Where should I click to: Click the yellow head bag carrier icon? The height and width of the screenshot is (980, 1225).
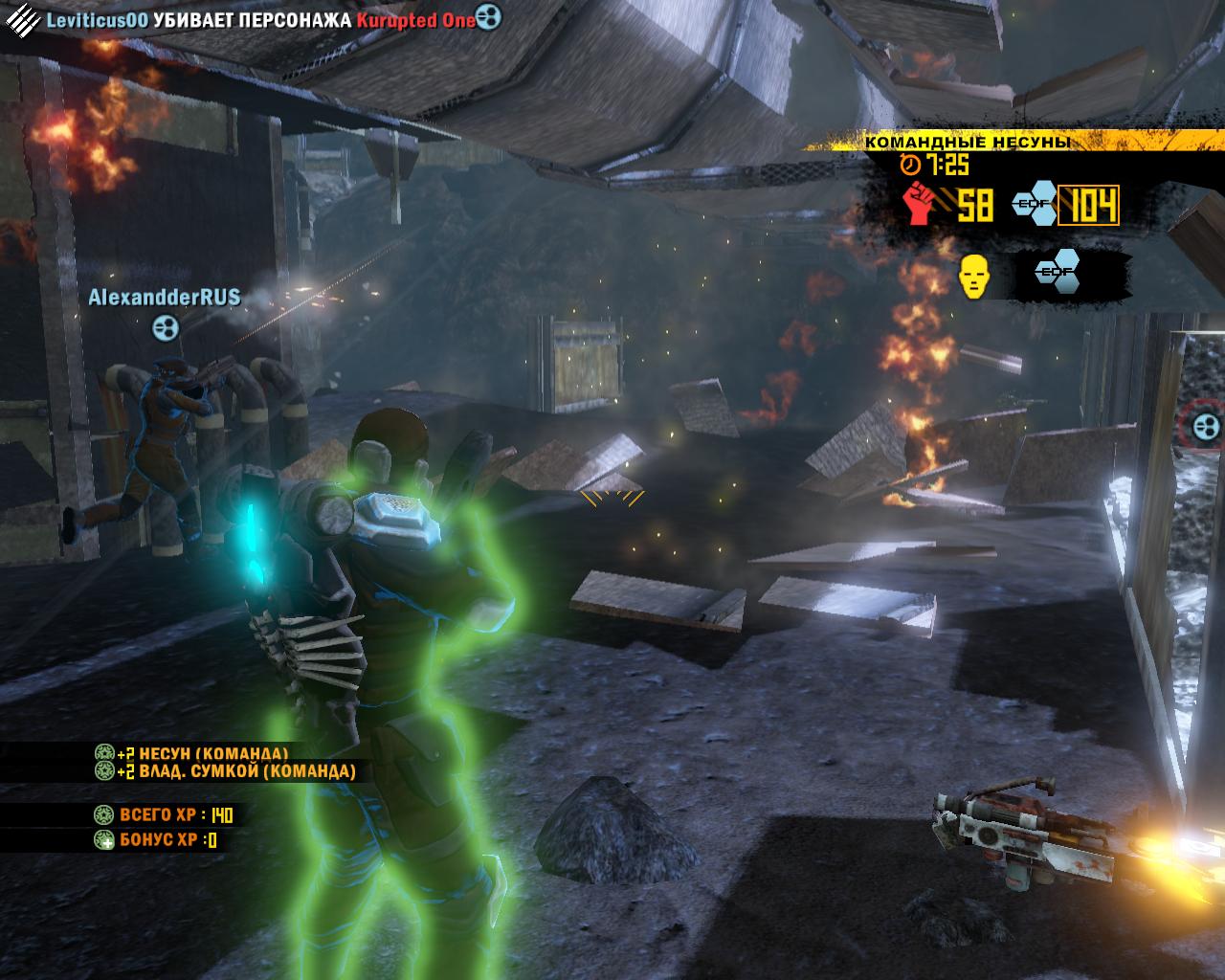coord(973,277)
